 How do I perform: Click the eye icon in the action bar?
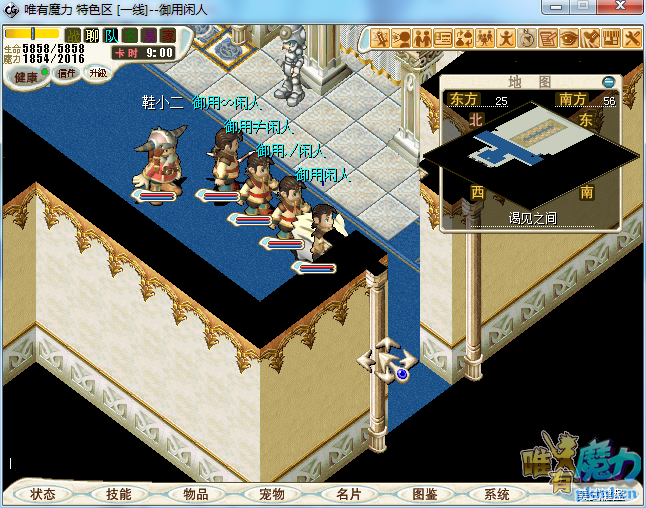click(x=569, y=39)
